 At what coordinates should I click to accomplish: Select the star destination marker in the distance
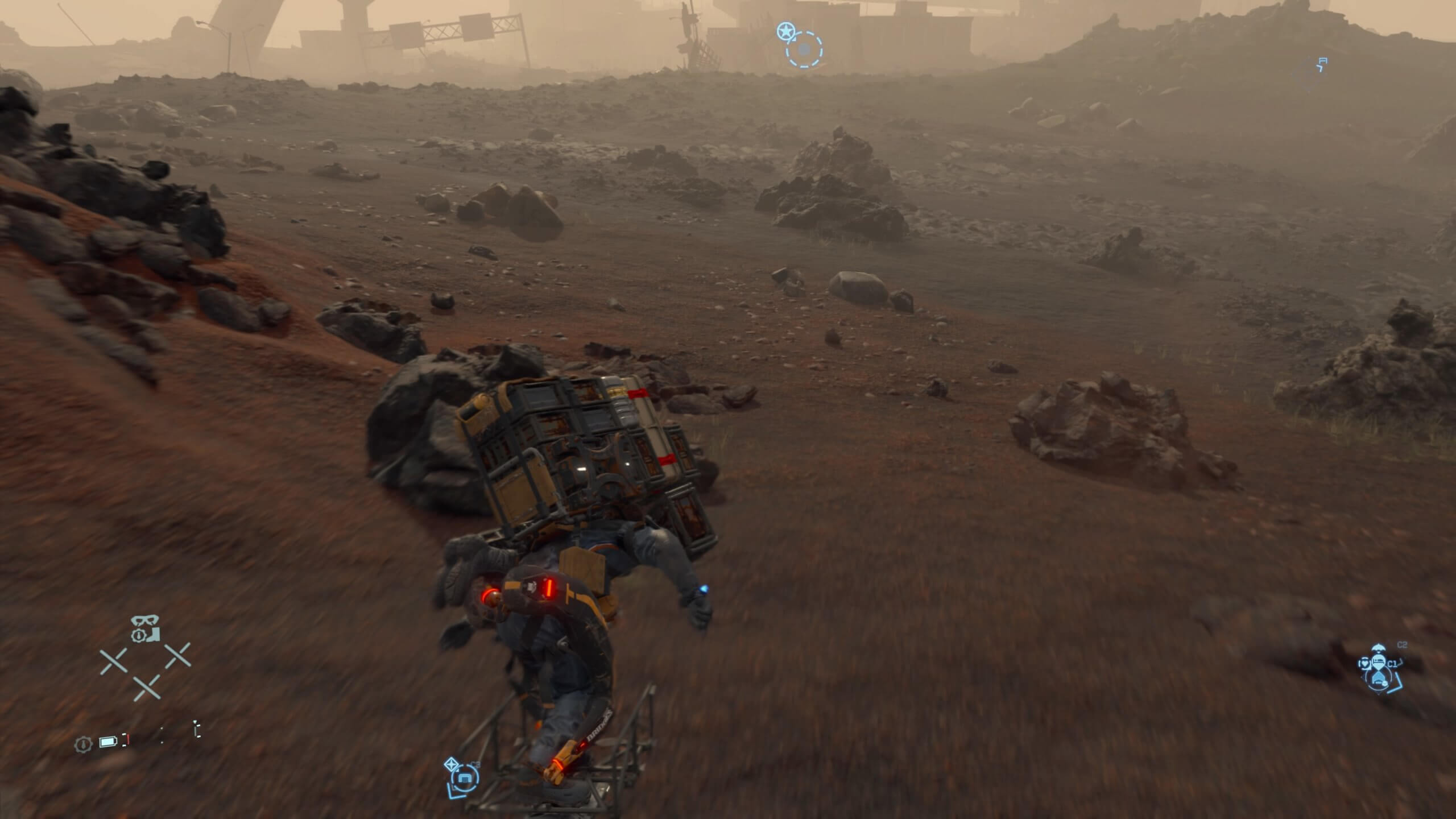785,31
